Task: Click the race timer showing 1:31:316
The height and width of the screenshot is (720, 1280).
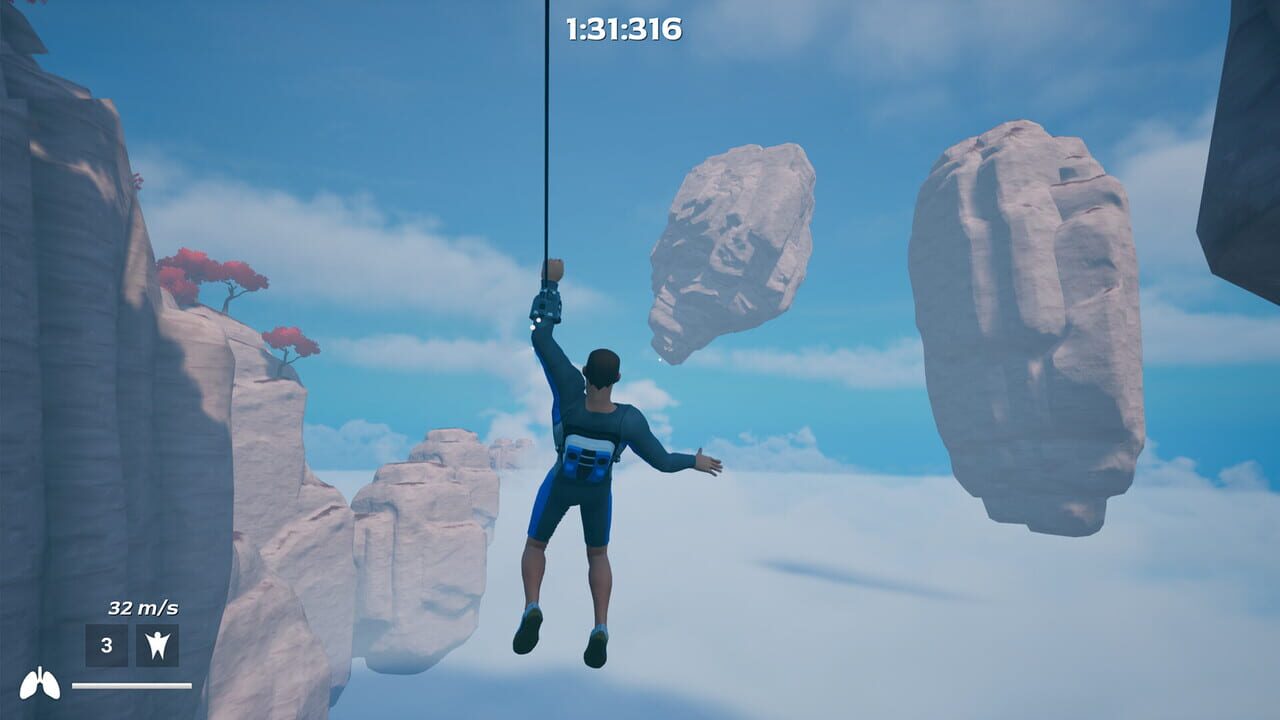Action: point(625,28)
